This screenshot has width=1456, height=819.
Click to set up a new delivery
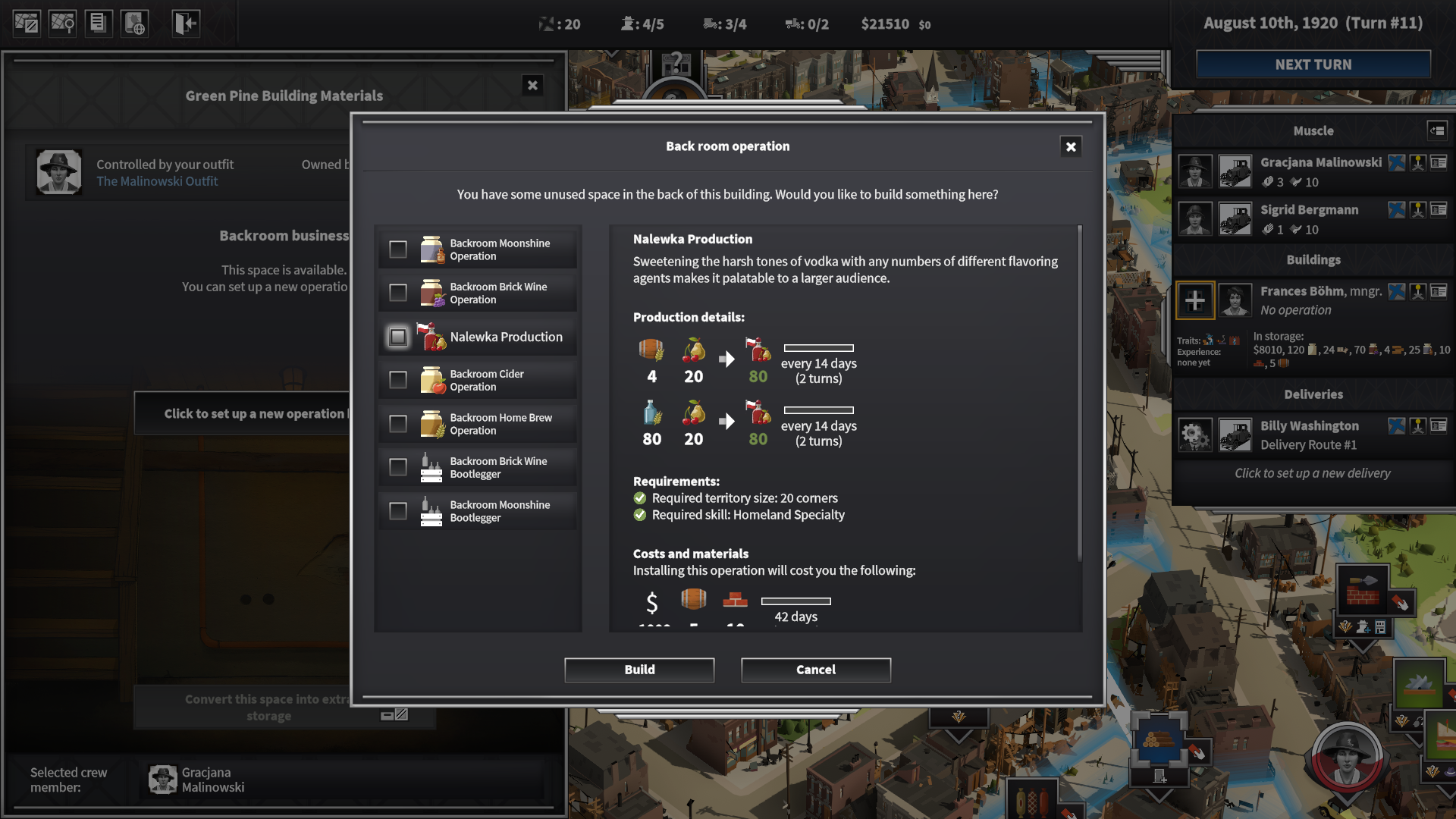1311,472
